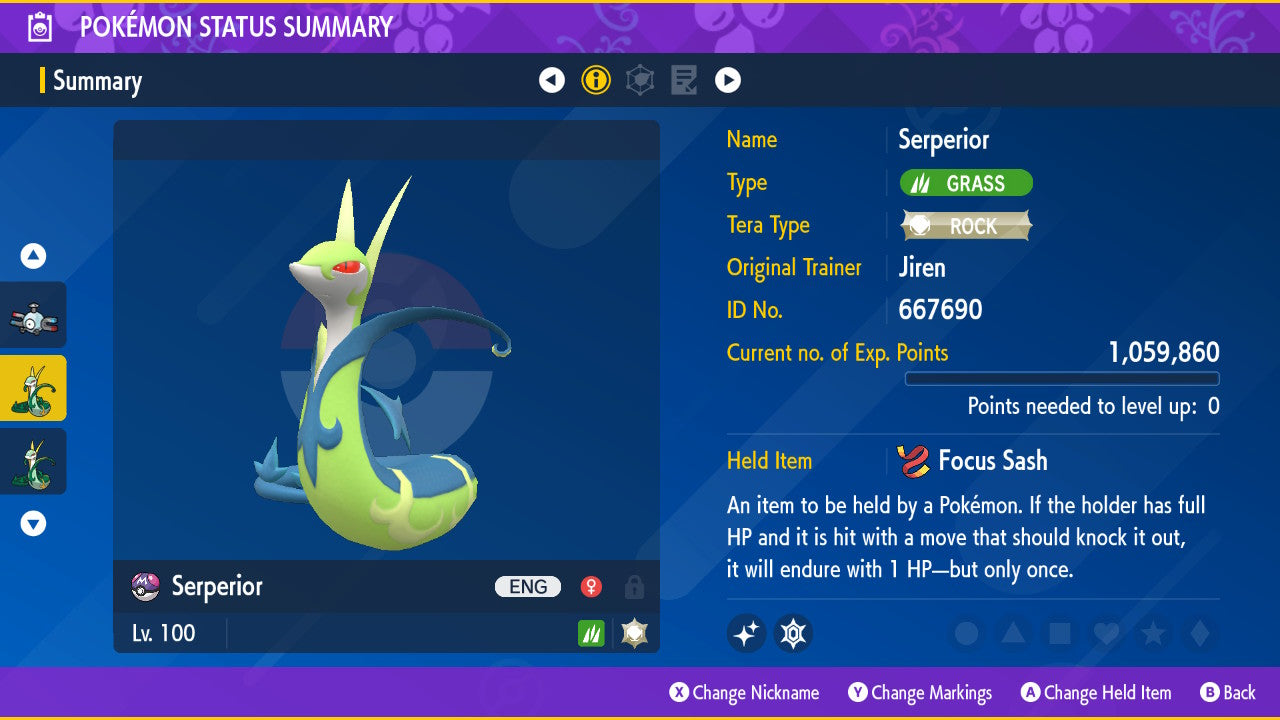Switch to the hexagon stats tab
This screenshot has height=720, width=1280.
[x=640, y=80]
